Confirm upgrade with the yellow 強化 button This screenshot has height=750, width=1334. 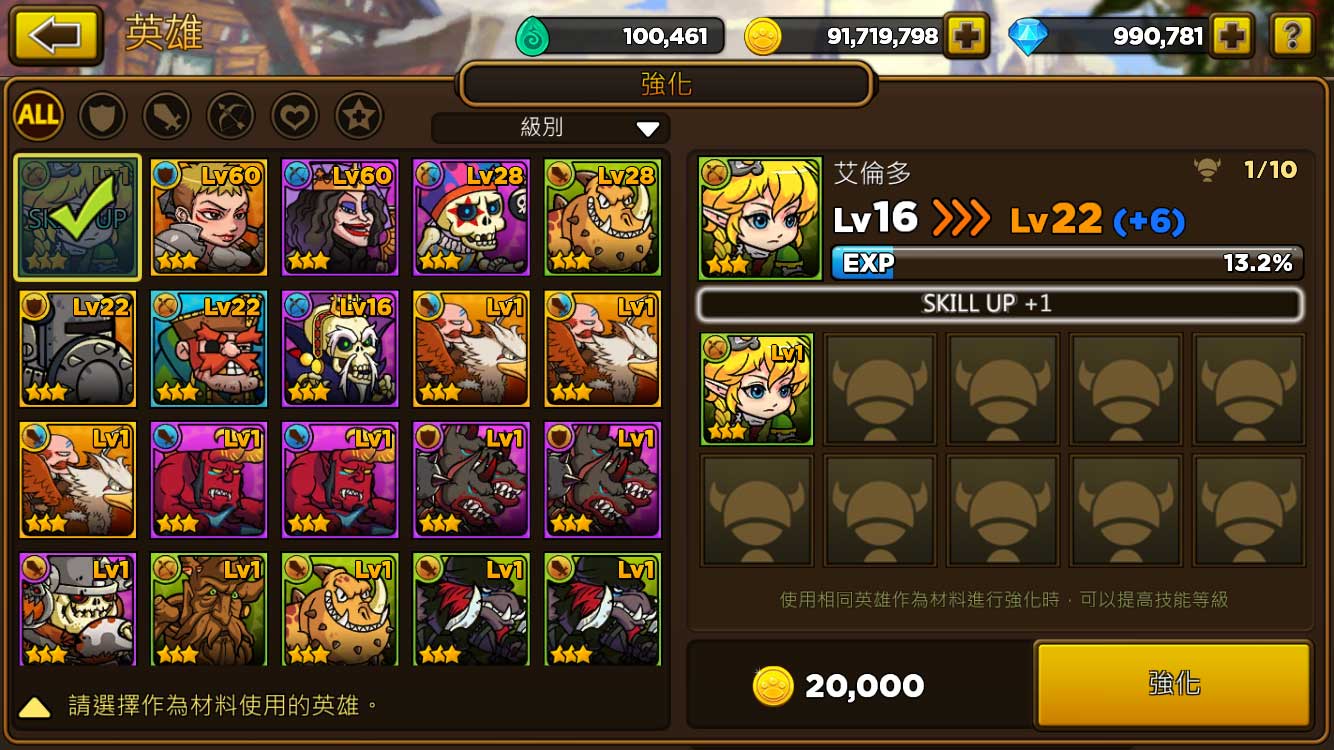pos(1173,684)
